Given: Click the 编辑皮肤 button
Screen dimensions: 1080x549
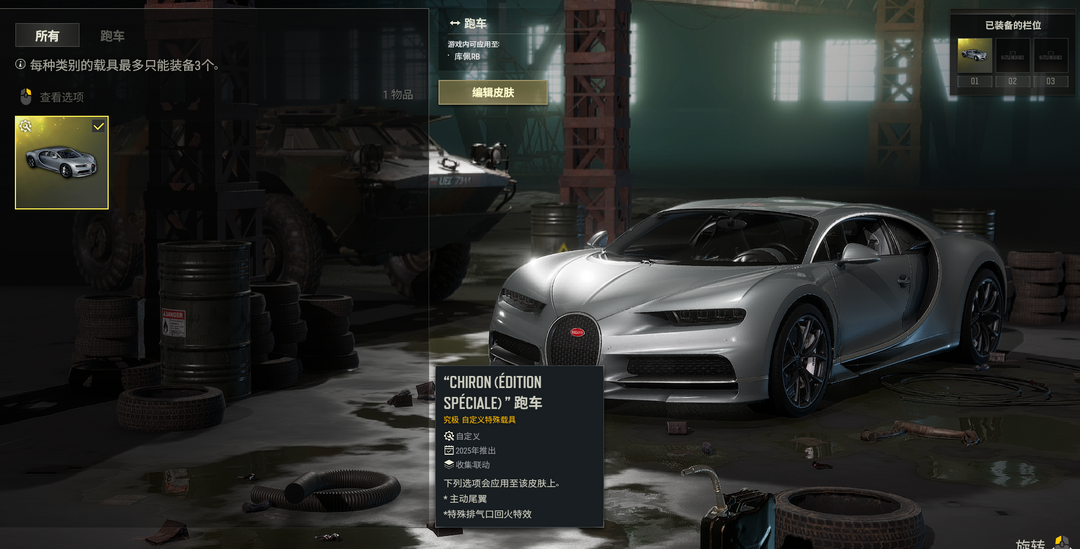Looking at the screenshot, I should coord(493,93).
